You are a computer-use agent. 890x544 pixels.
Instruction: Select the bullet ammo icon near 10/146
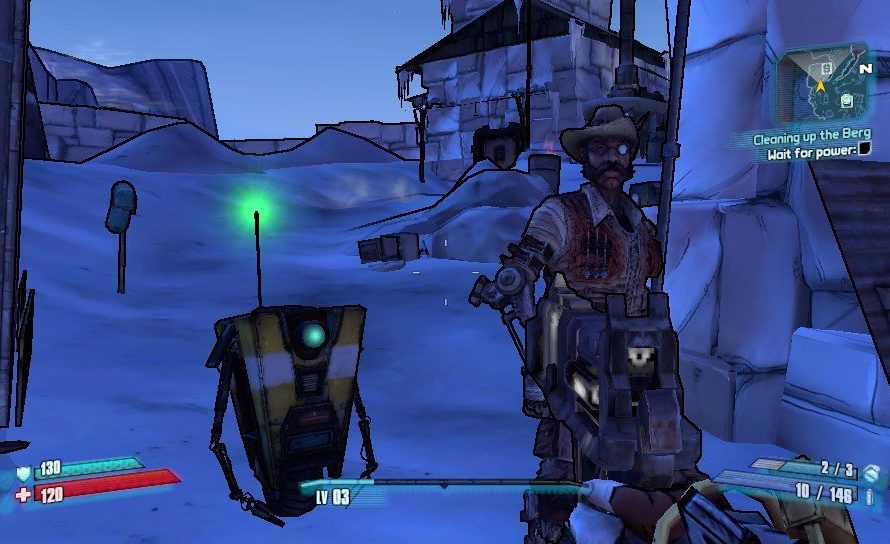tap(871, 494)
